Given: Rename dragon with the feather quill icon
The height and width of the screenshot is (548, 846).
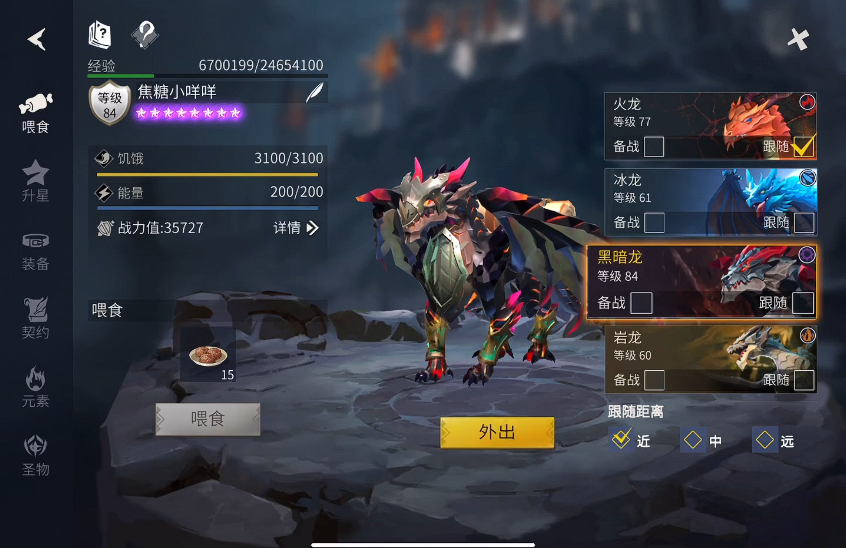Looking at the screenshot, I should click(314, 93).
